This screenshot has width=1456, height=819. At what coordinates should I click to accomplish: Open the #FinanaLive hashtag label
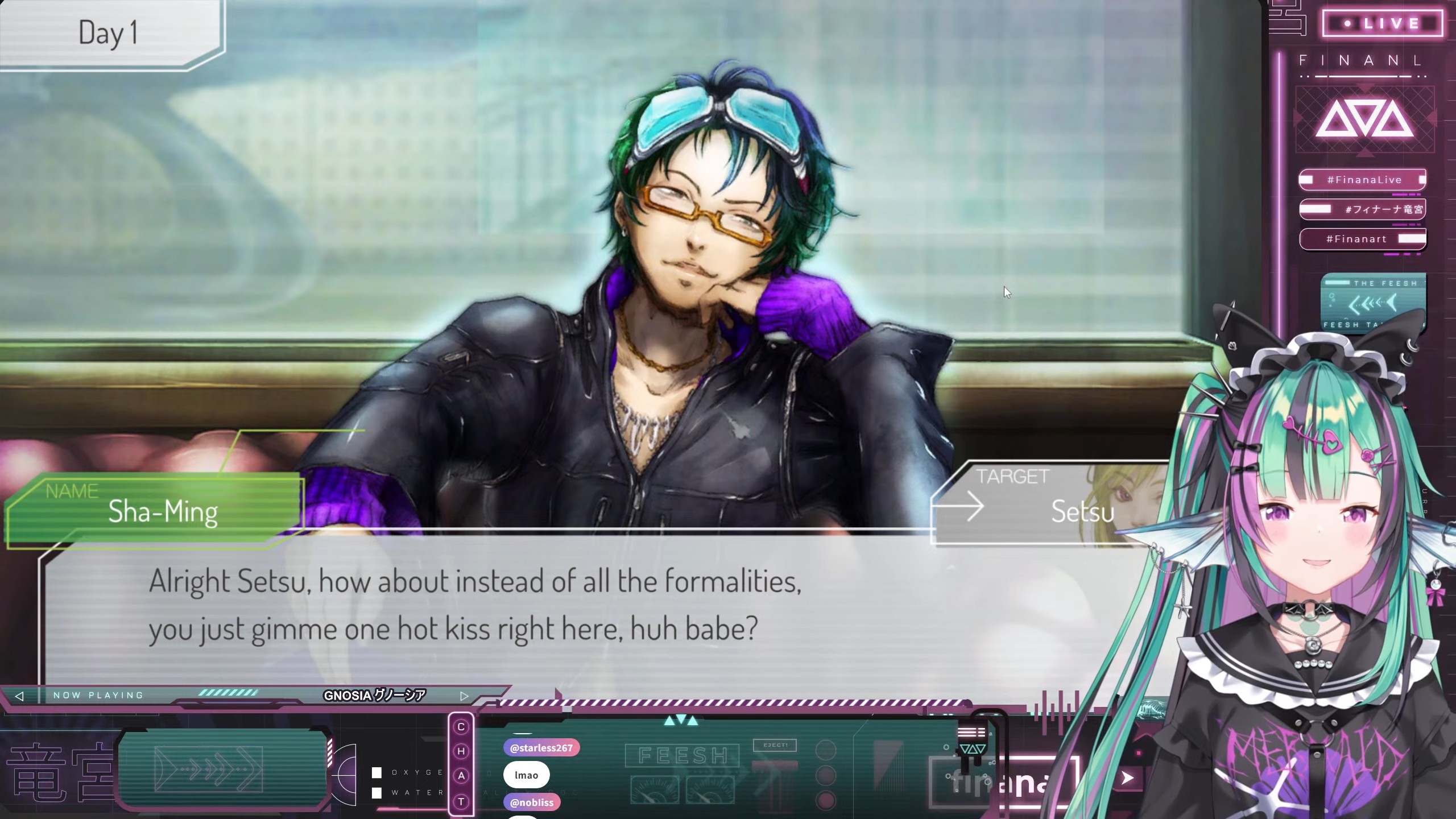coord(1363,180)
